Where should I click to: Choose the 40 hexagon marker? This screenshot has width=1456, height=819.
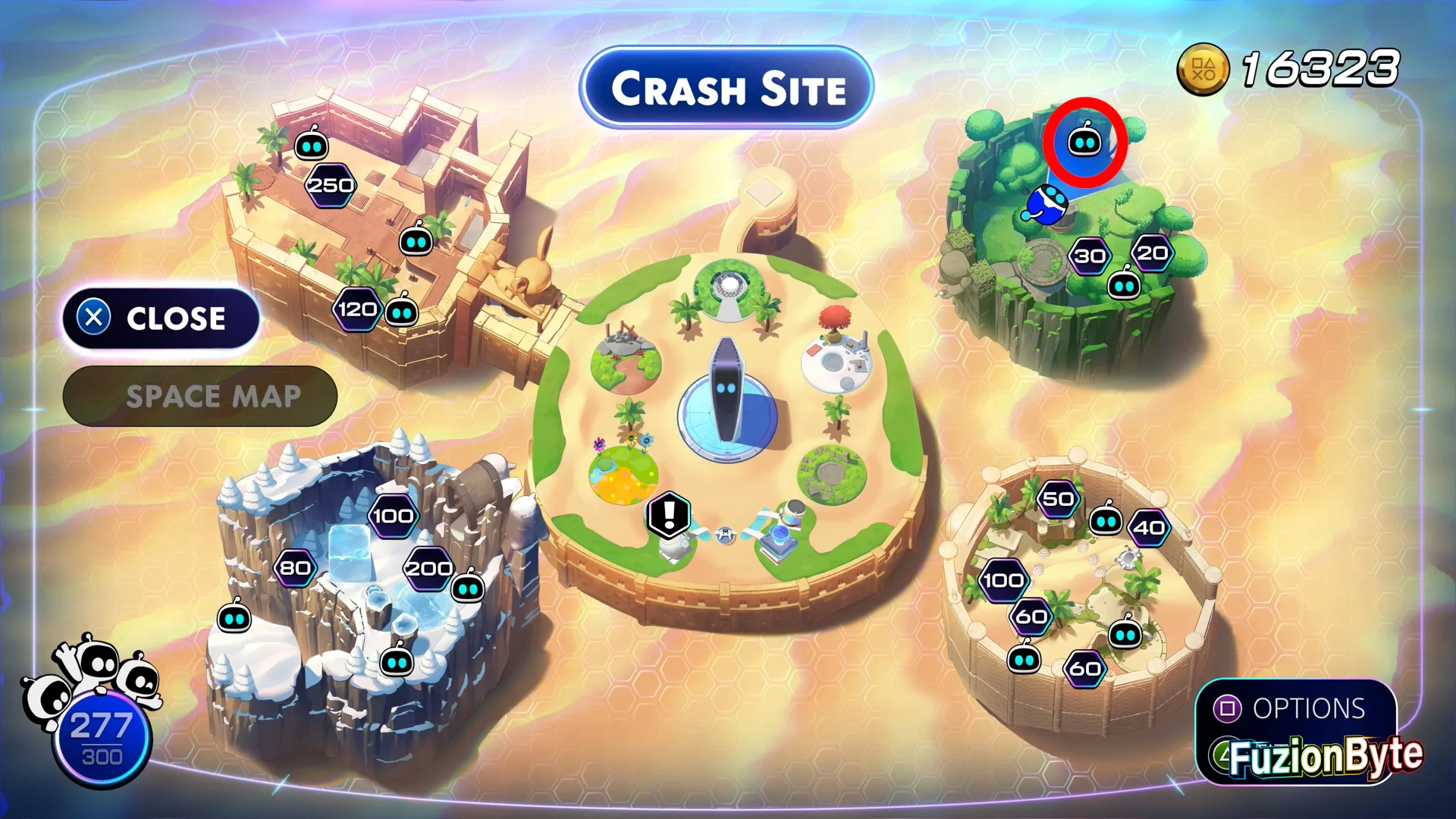[1149, 528]
